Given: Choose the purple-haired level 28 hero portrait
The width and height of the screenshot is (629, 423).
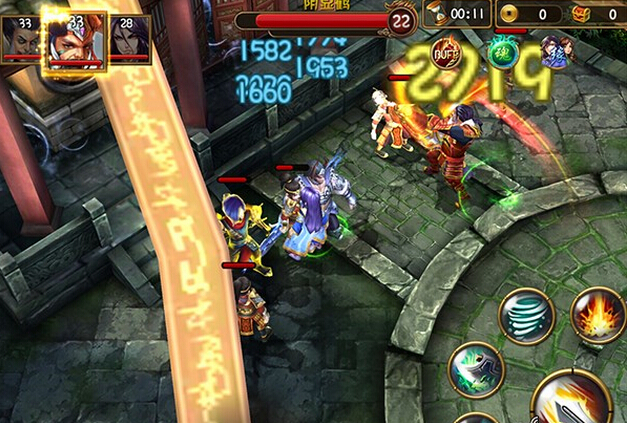Looking at the screenshot, I should coord(130,38).
